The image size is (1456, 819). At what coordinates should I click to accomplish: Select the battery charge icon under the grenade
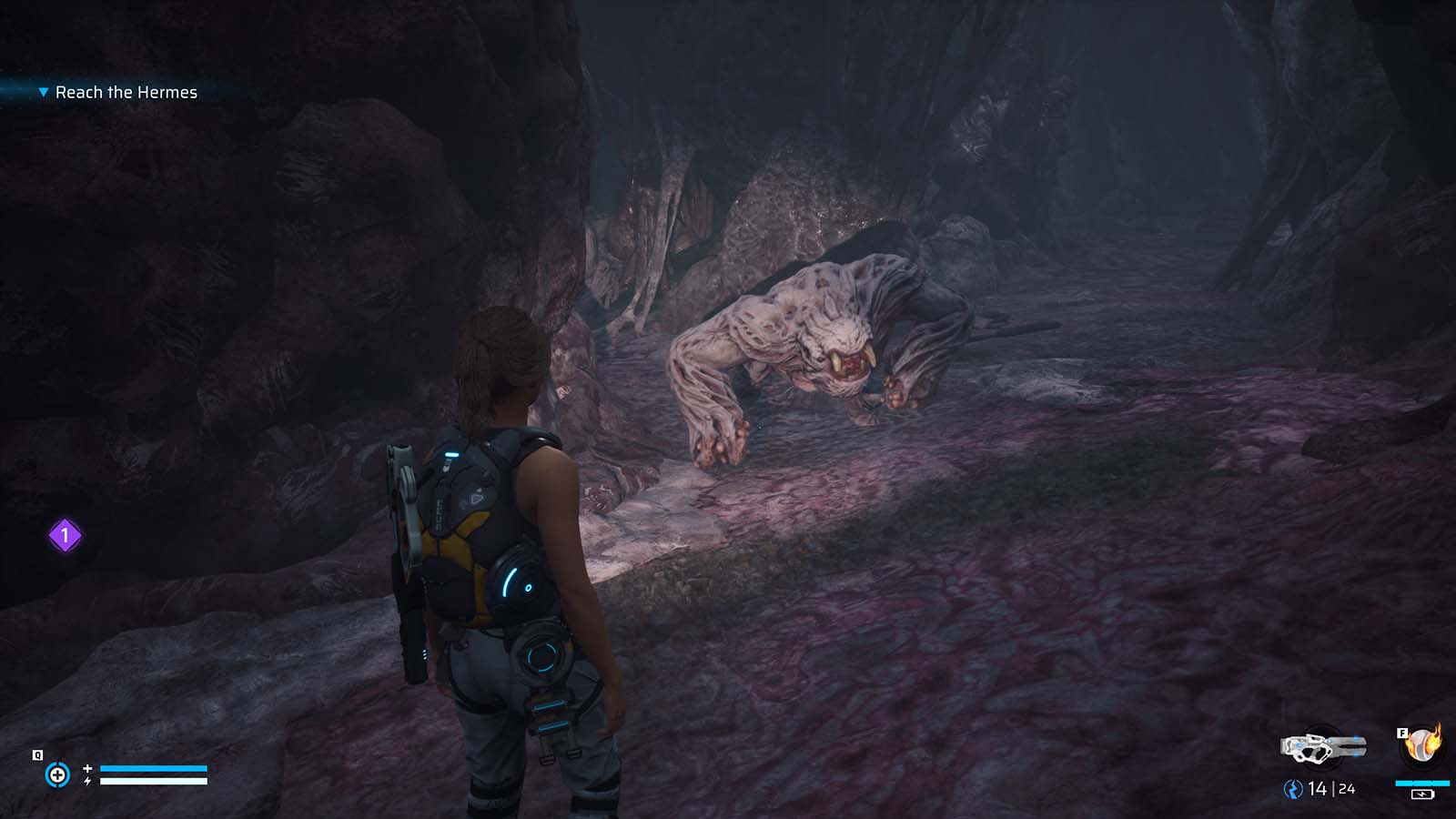point(1422,795)
